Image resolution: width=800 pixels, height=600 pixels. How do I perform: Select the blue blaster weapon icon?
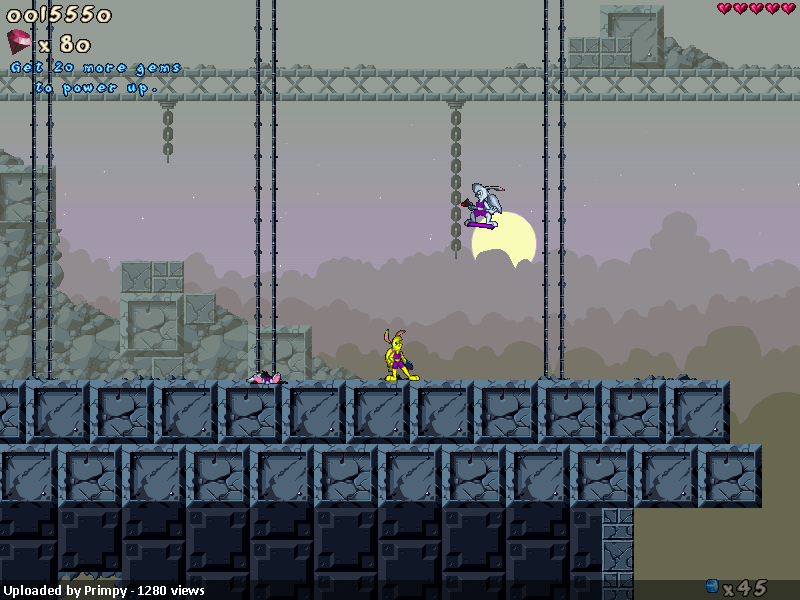(712, 586)
